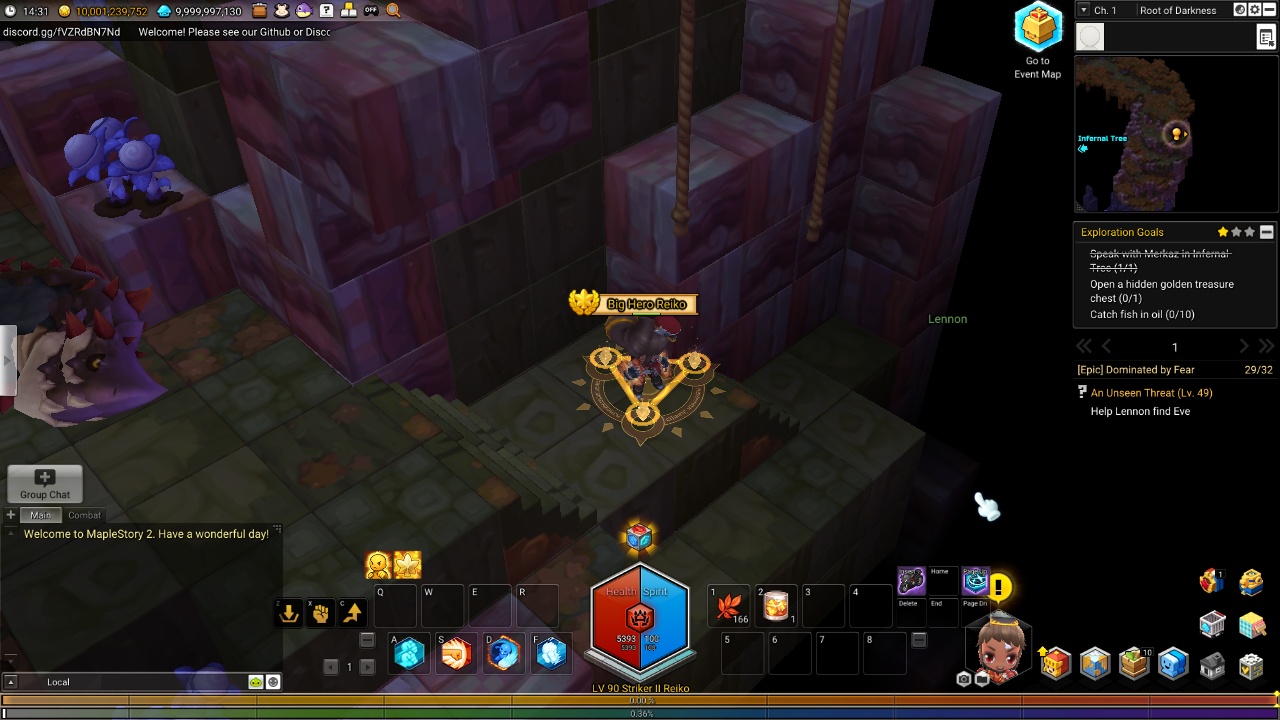Collapse the Exploration Goals panel with its minus button
The image size is (1280, 720).
click(1267, 232)
